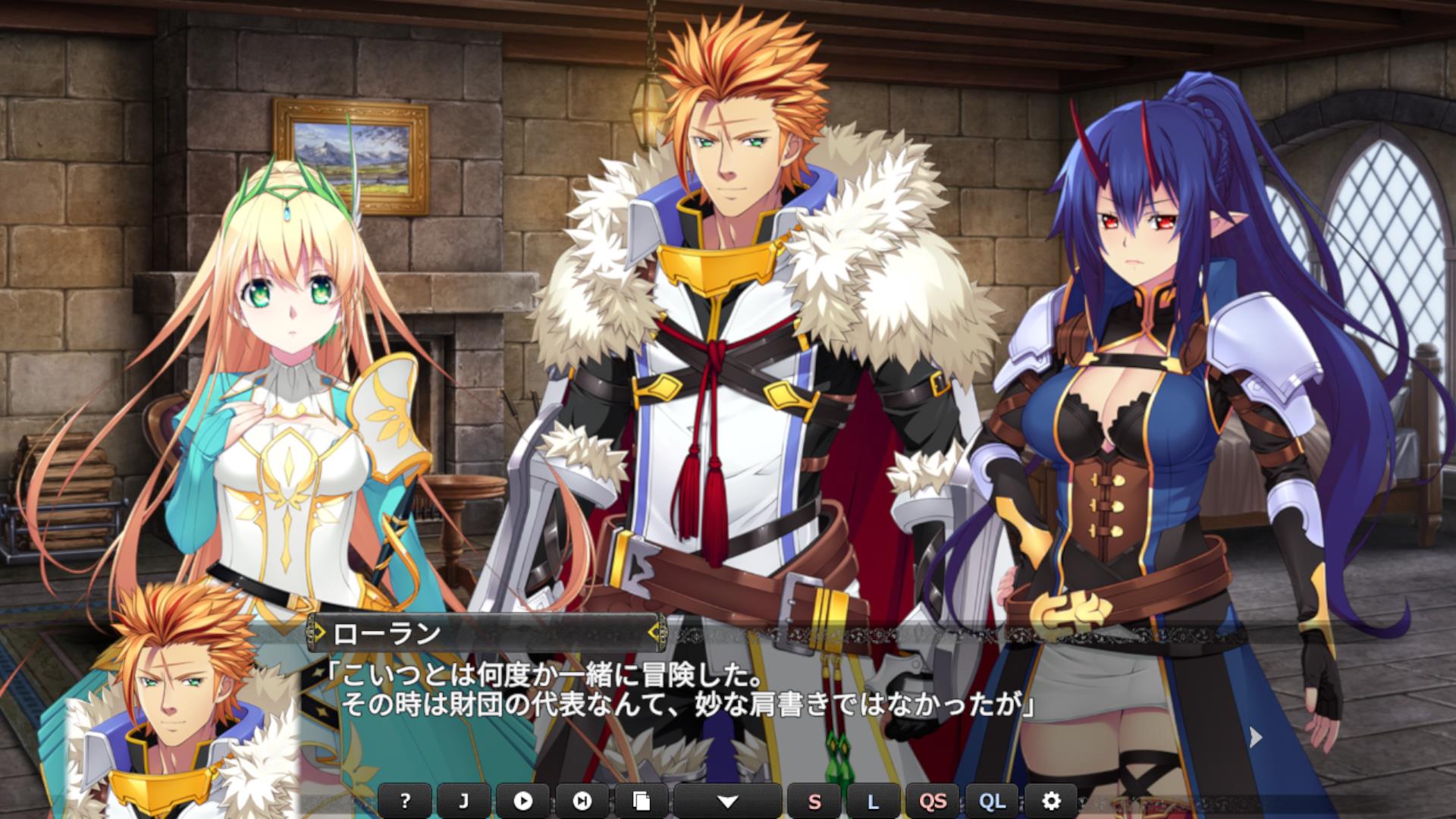Quick save using the QS button

[933, 801]
